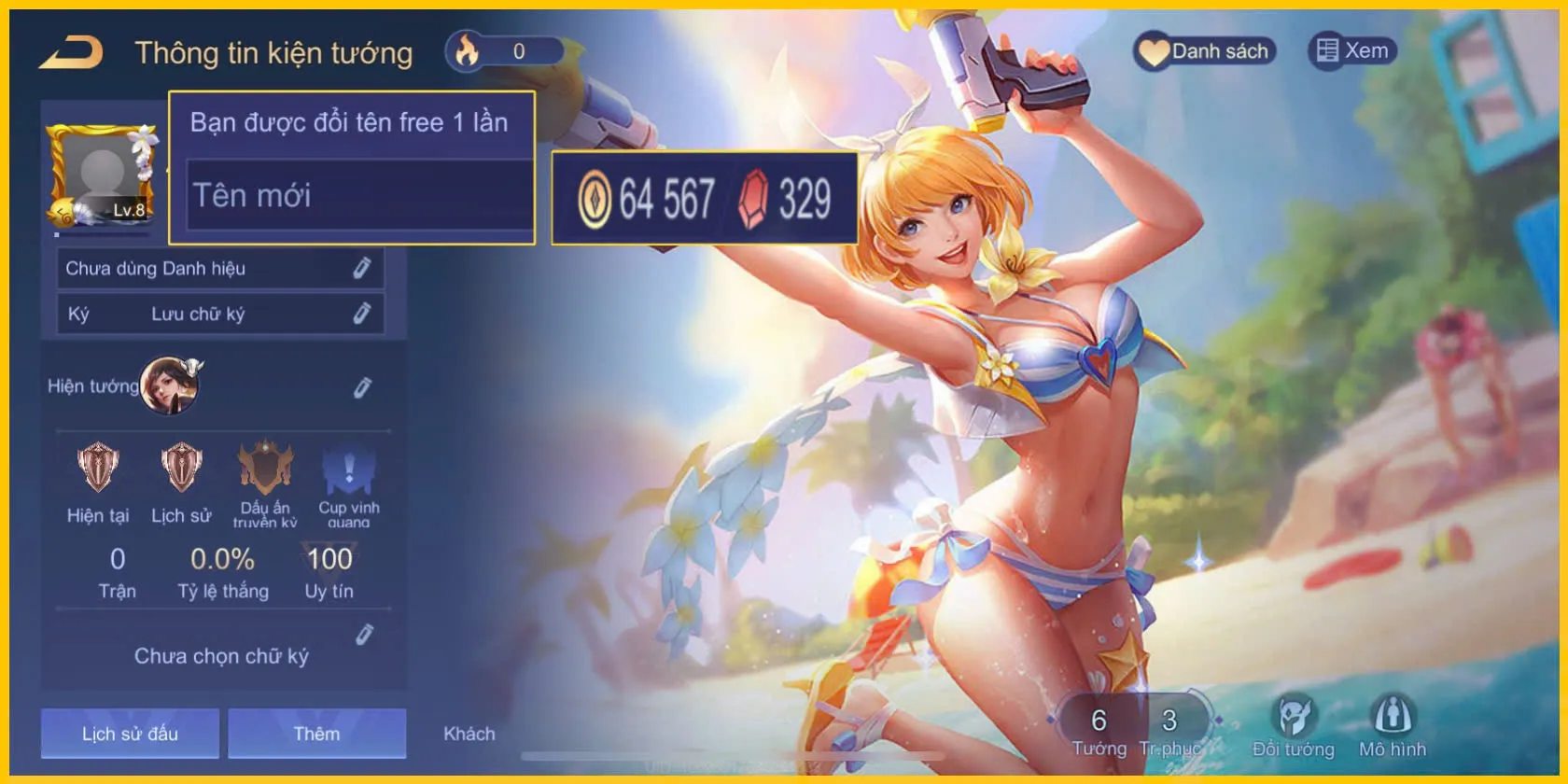The height and width of the screenshot is (784, 1568).
Task: Open the Tướng hero count
Action: 1099,730
